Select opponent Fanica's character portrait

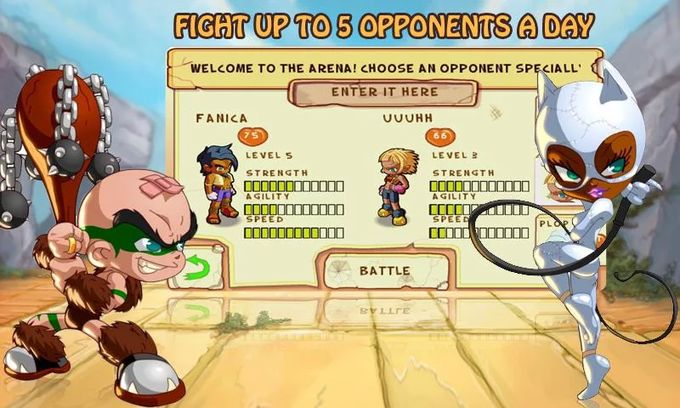coord(218,183)
